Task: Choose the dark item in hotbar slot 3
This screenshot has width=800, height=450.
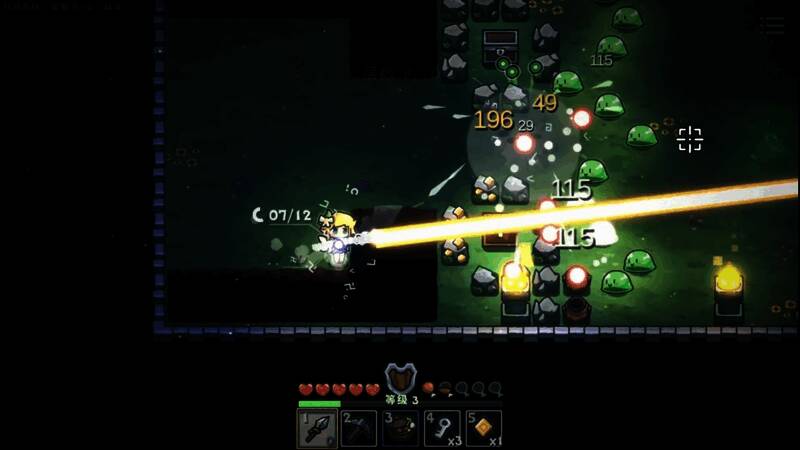Action: [x=401, y=429]
